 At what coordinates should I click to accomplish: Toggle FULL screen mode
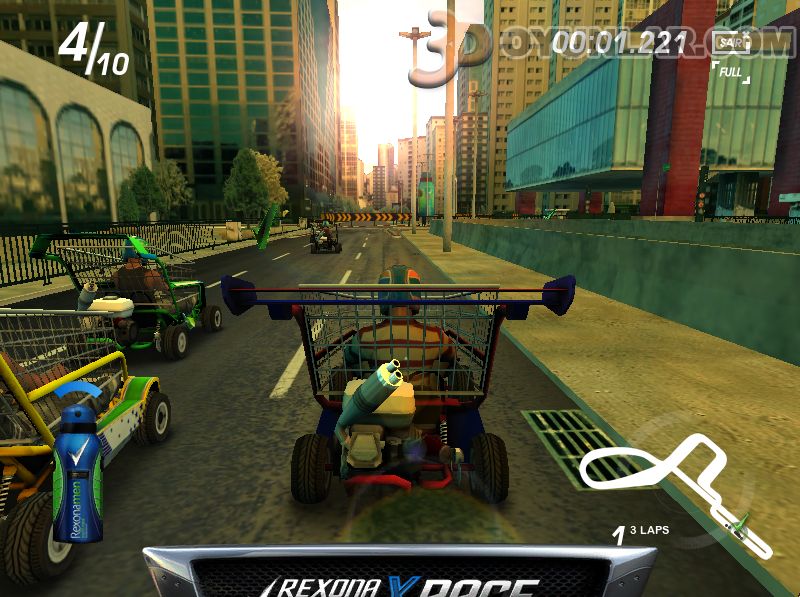point(732,73)
